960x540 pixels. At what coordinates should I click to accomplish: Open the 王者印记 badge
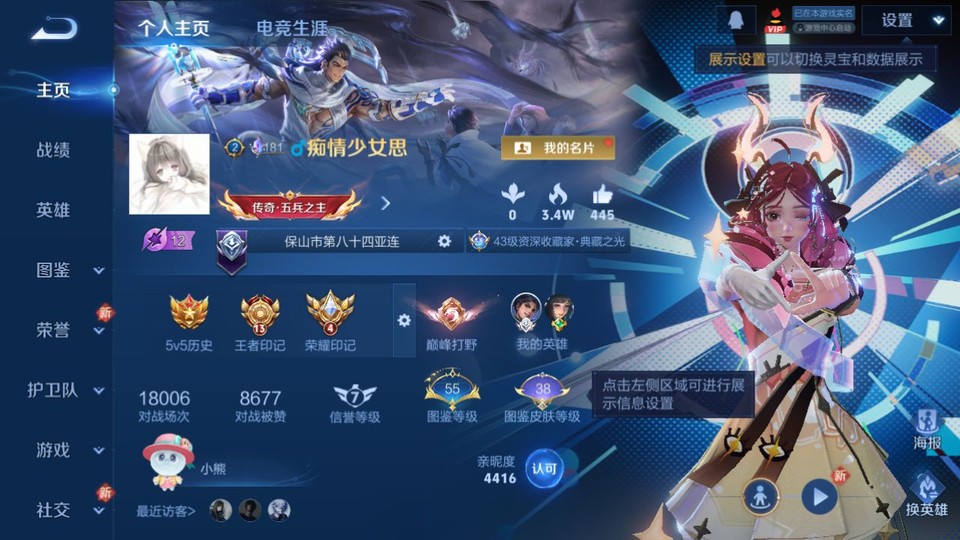coord(260,322)
